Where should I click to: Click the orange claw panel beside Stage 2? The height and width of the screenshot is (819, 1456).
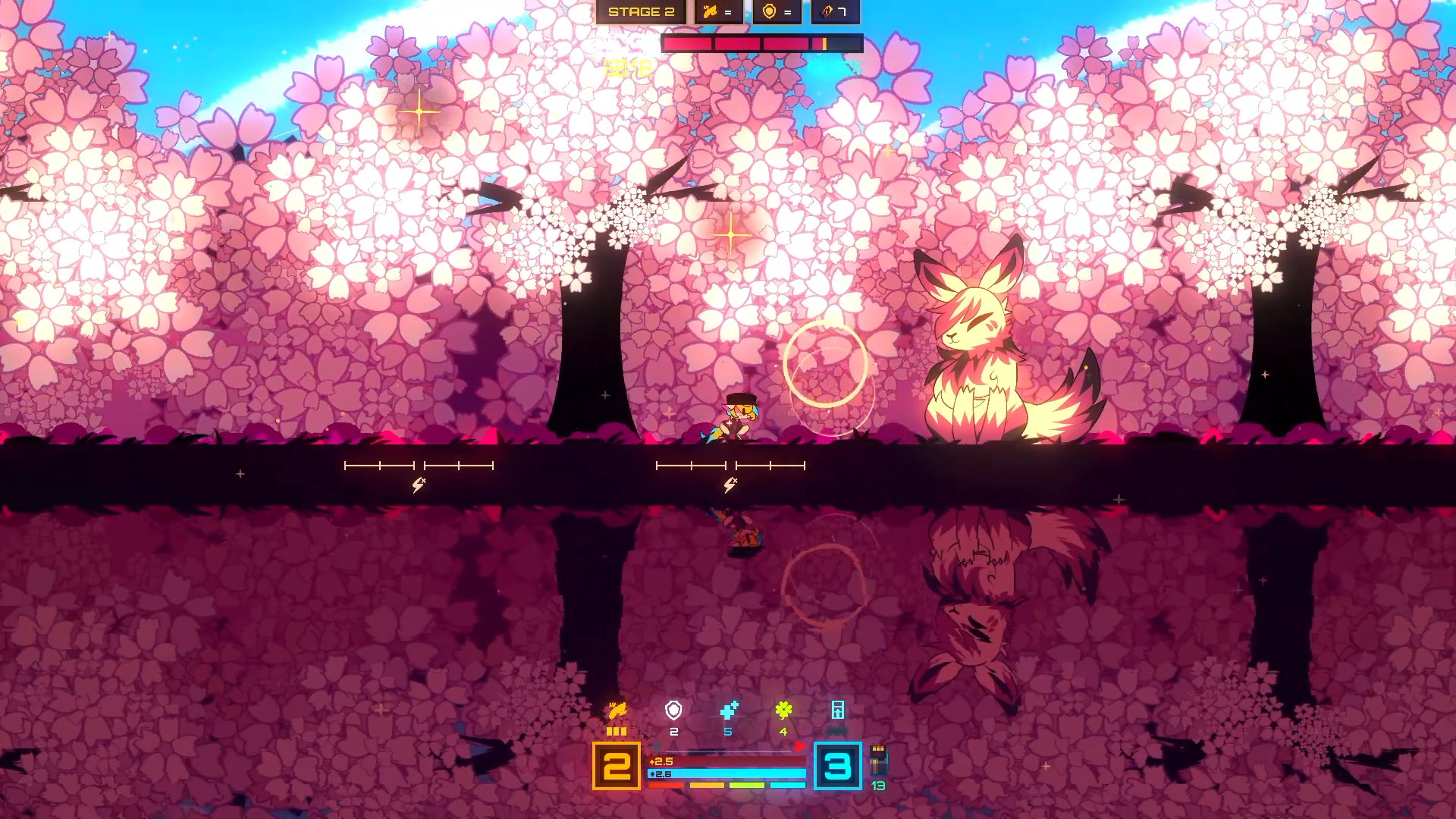click(718, 12)
